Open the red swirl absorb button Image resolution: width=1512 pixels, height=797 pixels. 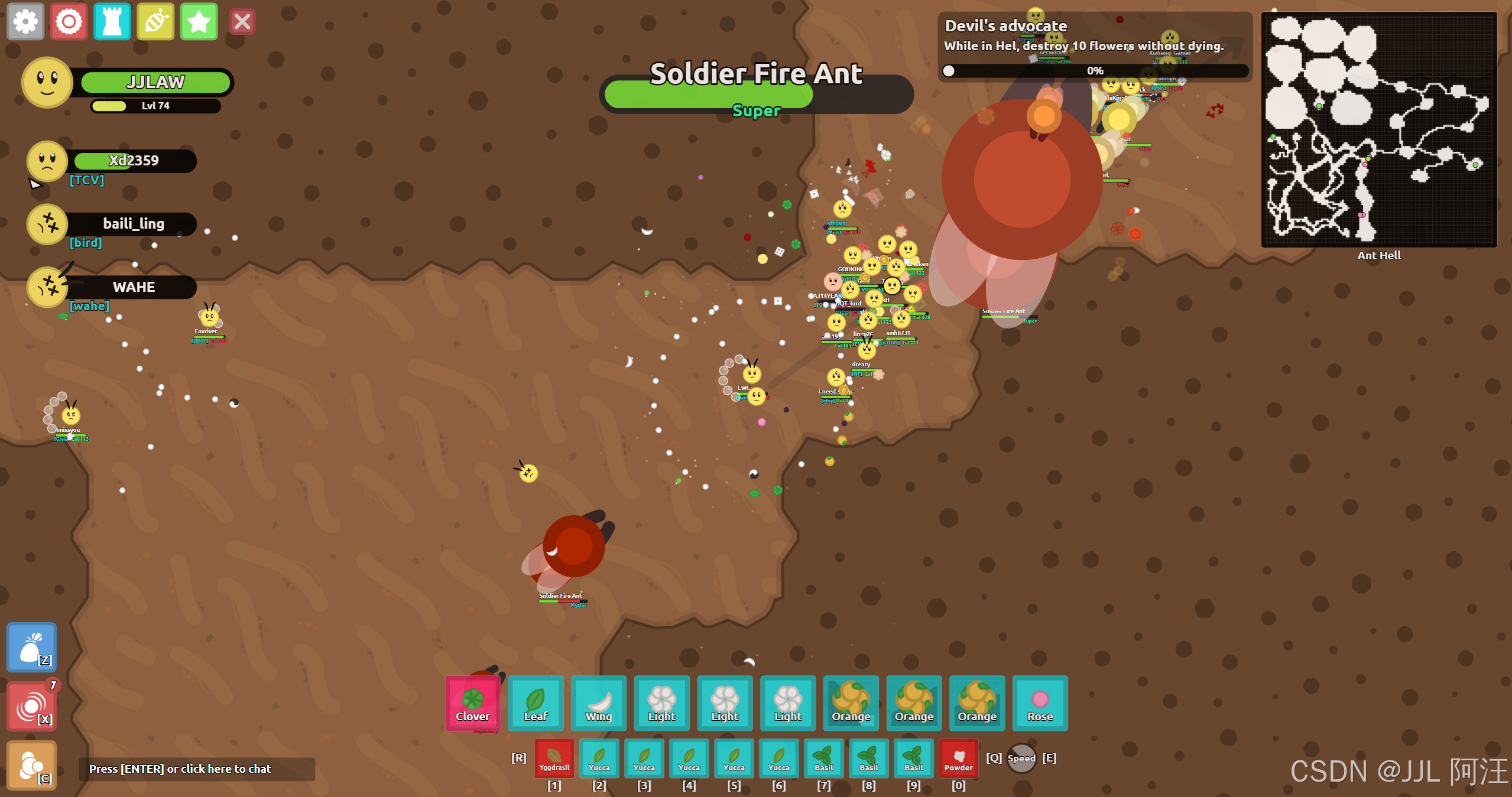pyautogui.click(x=32, y=707)
